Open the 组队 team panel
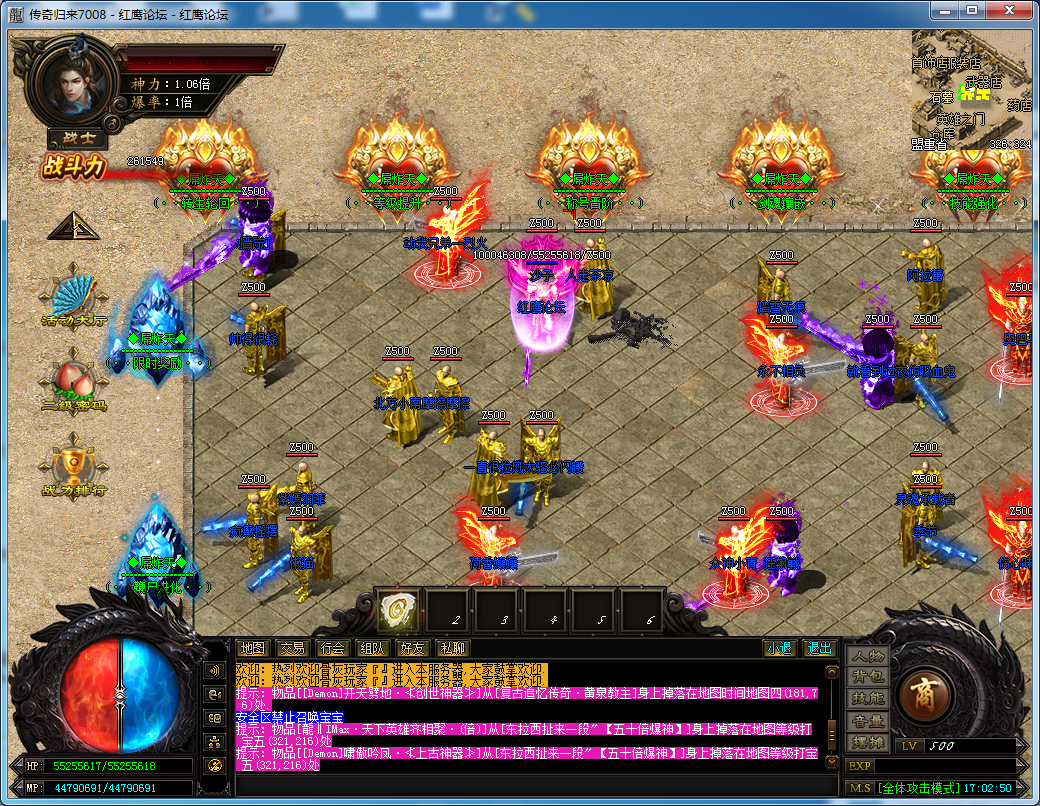Viewport: 1040px width, 806px height. click(372, 648)
